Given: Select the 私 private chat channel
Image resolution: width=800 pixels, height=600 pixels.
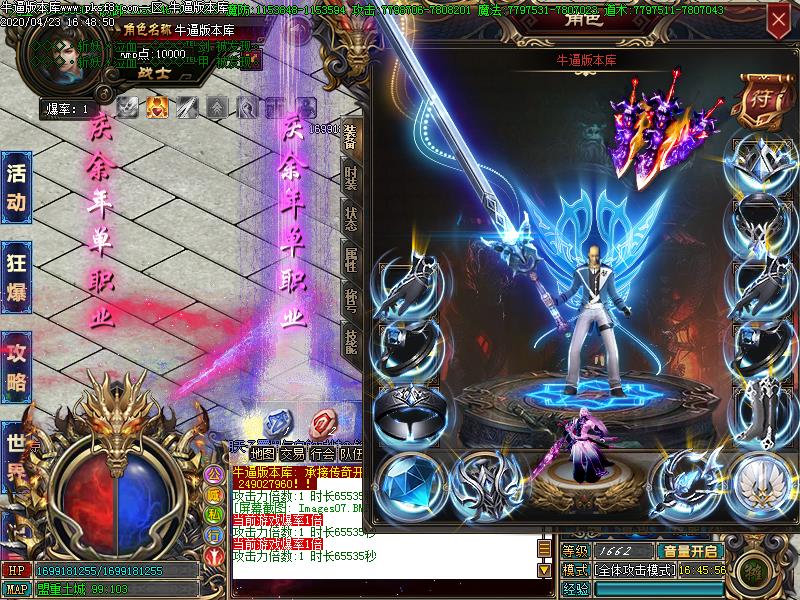Looking at the screenshot, I should 213,515.
